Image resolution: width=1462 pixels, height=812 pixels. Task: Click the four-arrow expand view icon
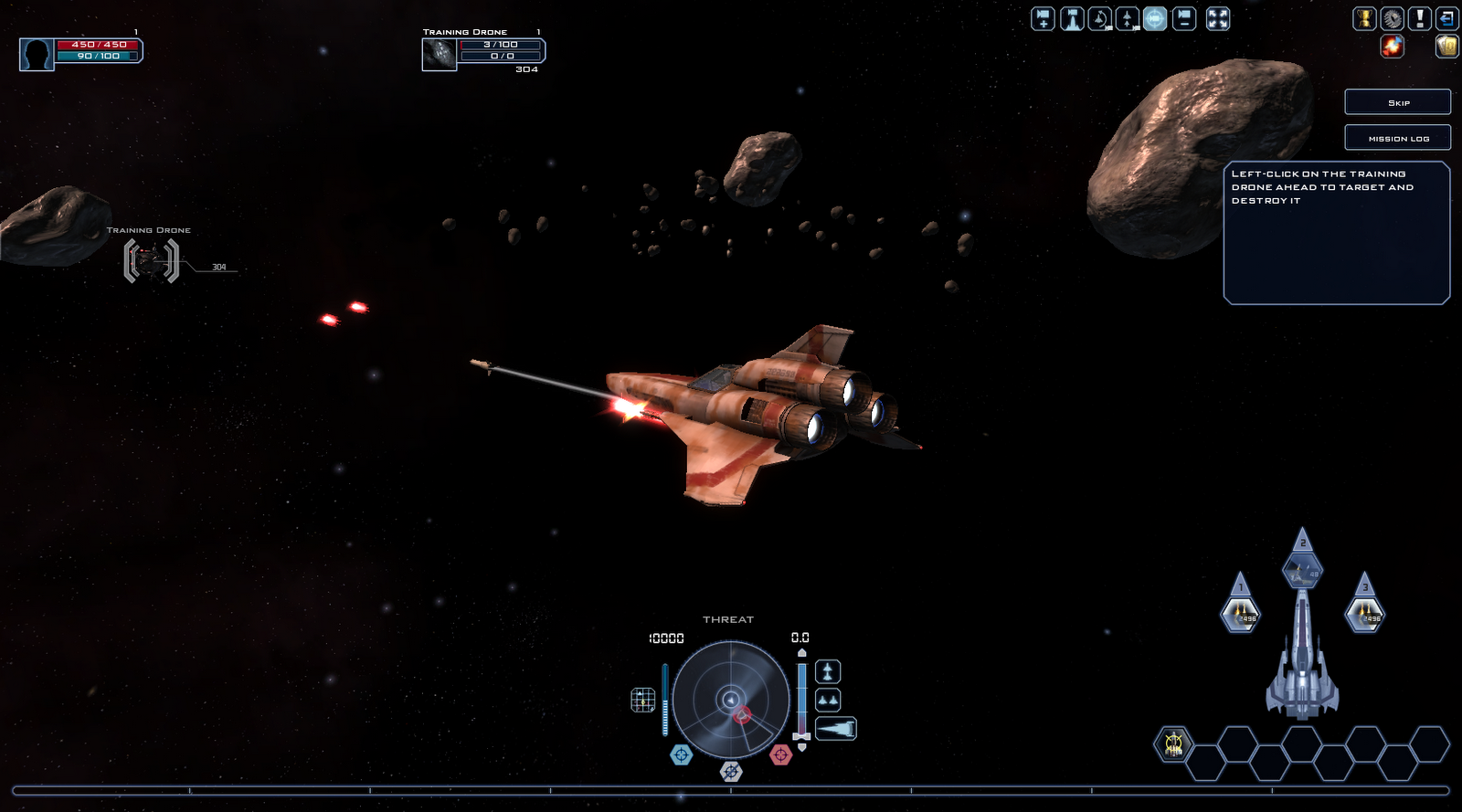click(1216, 18)
